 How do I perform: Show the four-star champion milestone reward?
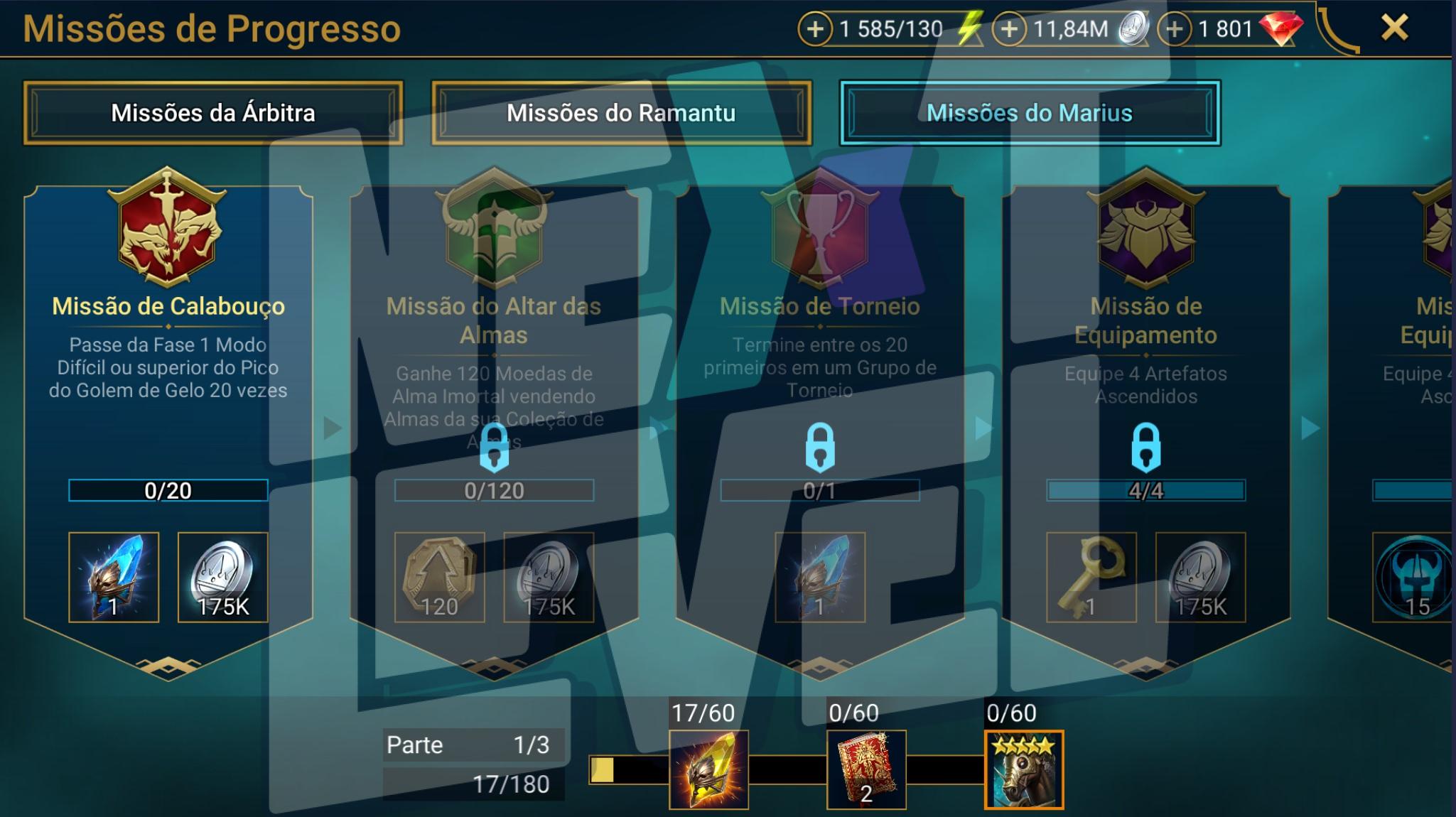pyautogui.click(x=1024, y=769)
